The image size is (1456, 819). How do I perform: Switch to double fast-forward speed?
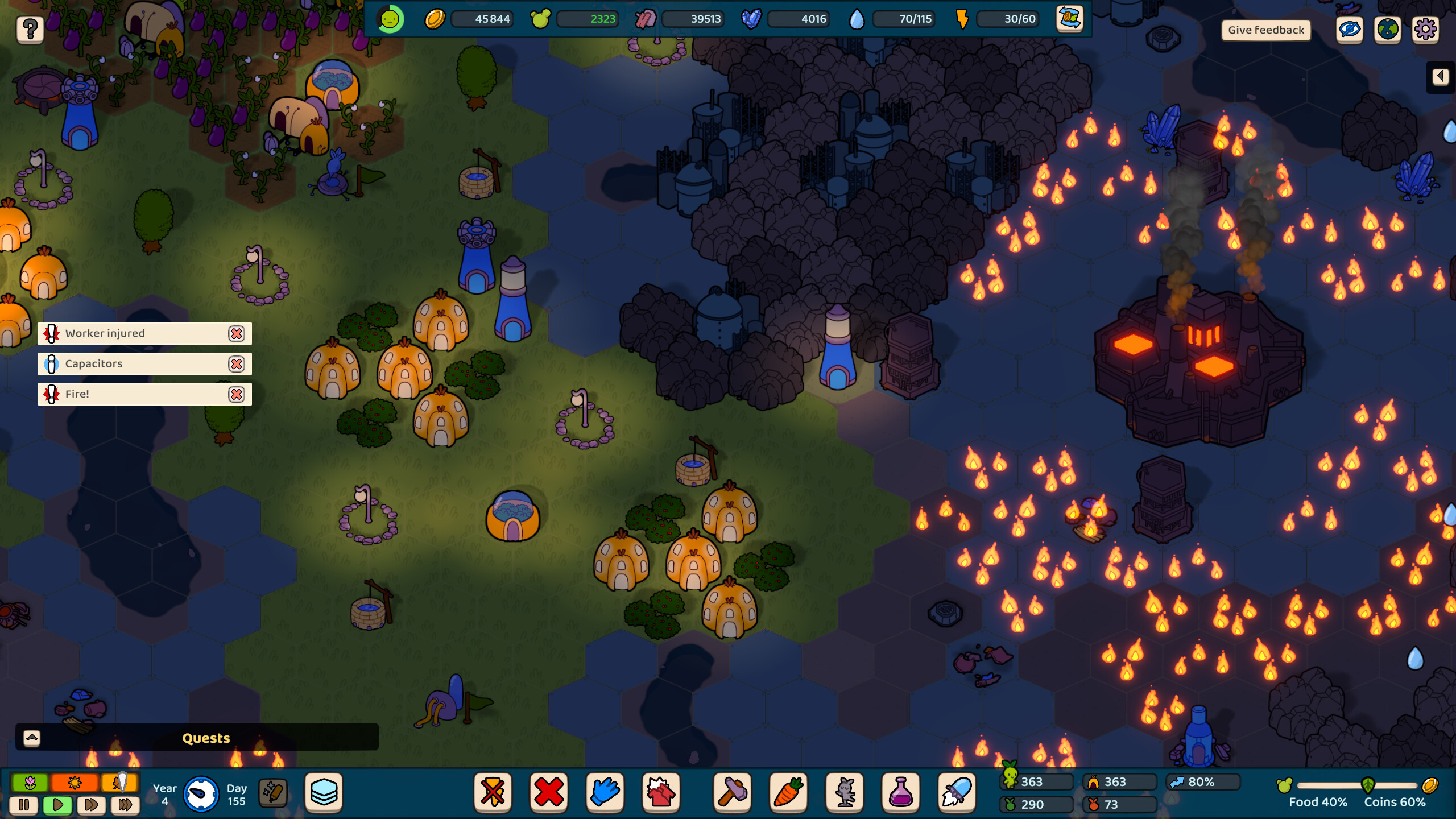click(91, 805)
